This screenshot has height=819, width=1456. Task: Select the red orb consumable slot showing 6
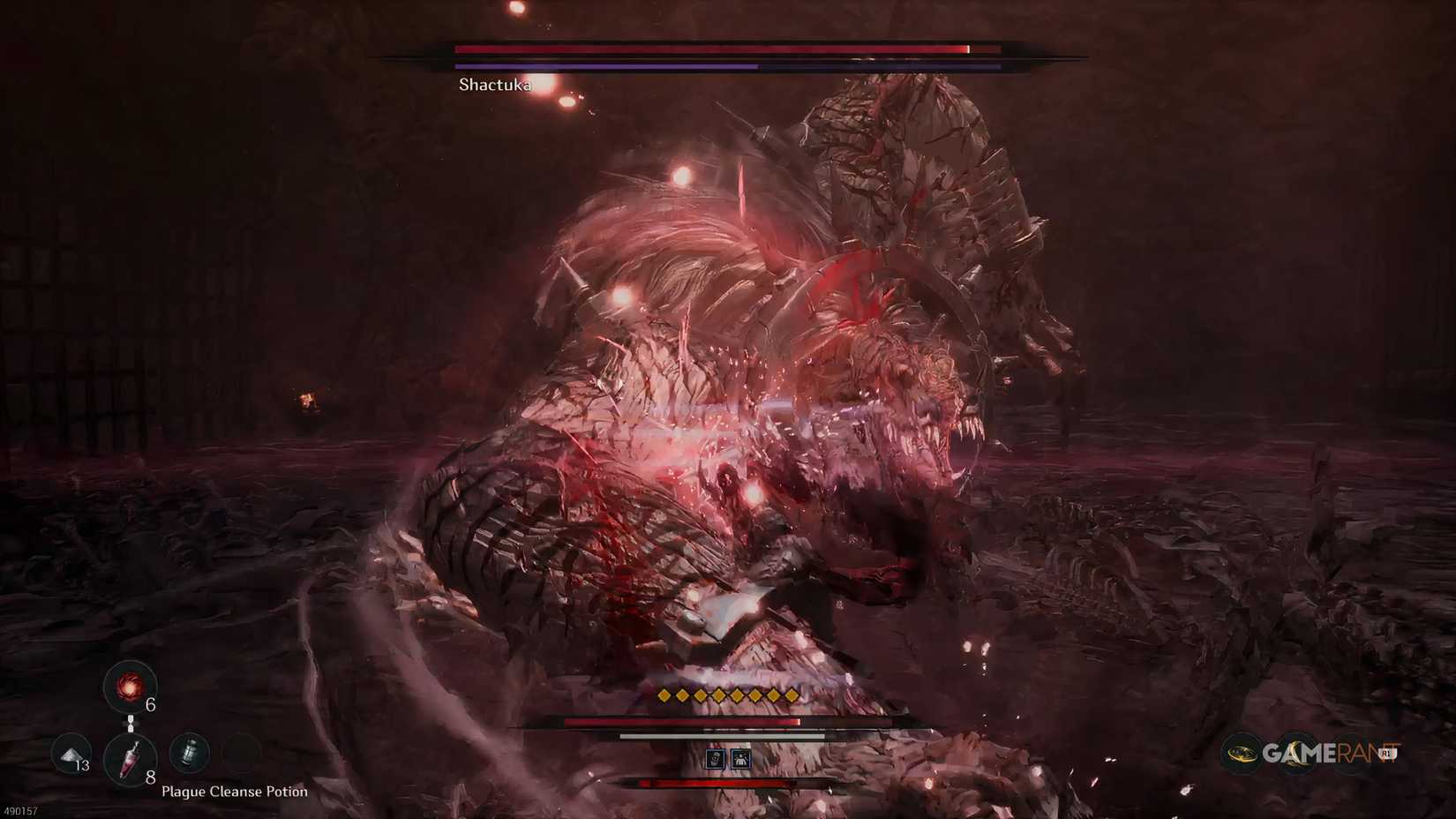[130, 688]
